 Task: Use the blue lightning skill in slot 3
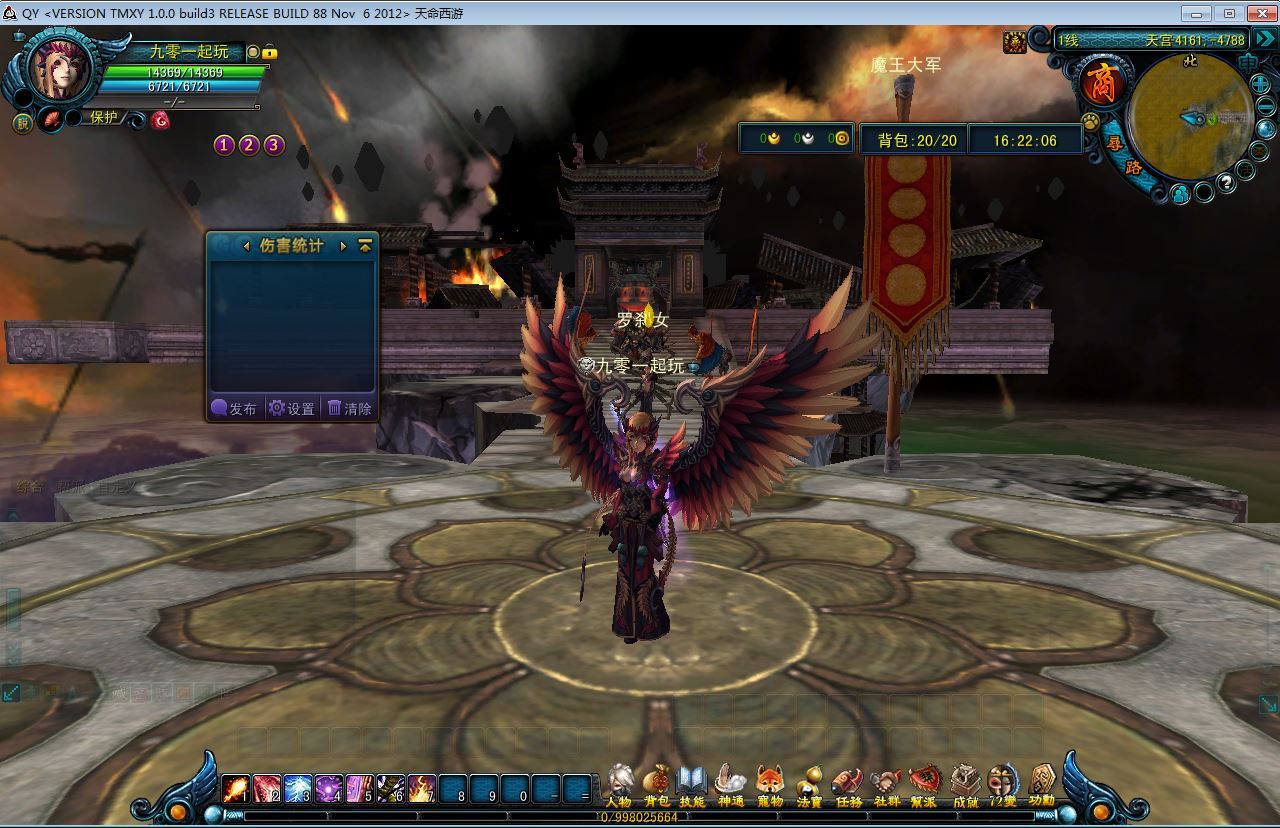298,789
